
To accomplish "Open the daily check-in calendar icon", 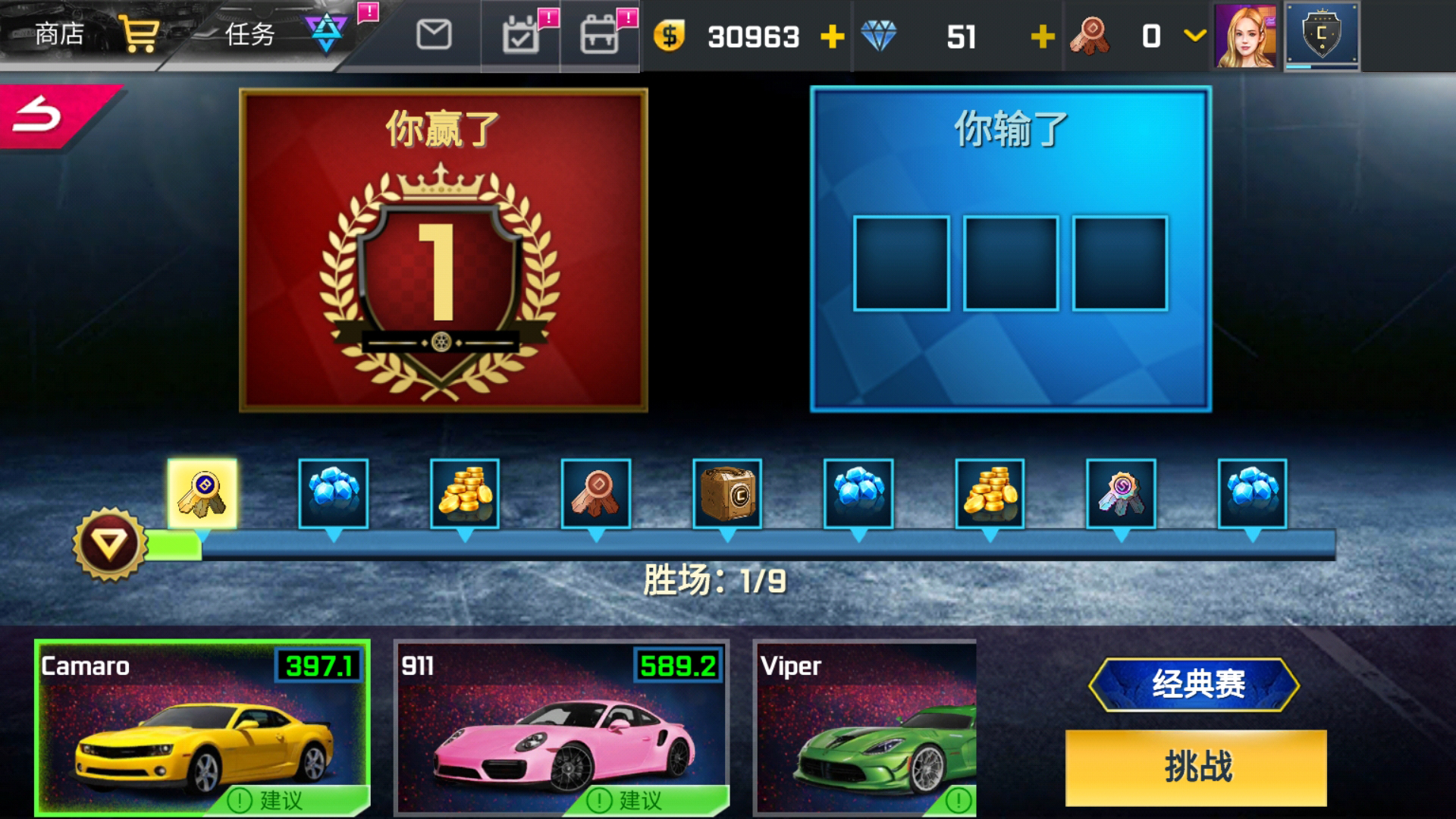I will tap(519, 36).
